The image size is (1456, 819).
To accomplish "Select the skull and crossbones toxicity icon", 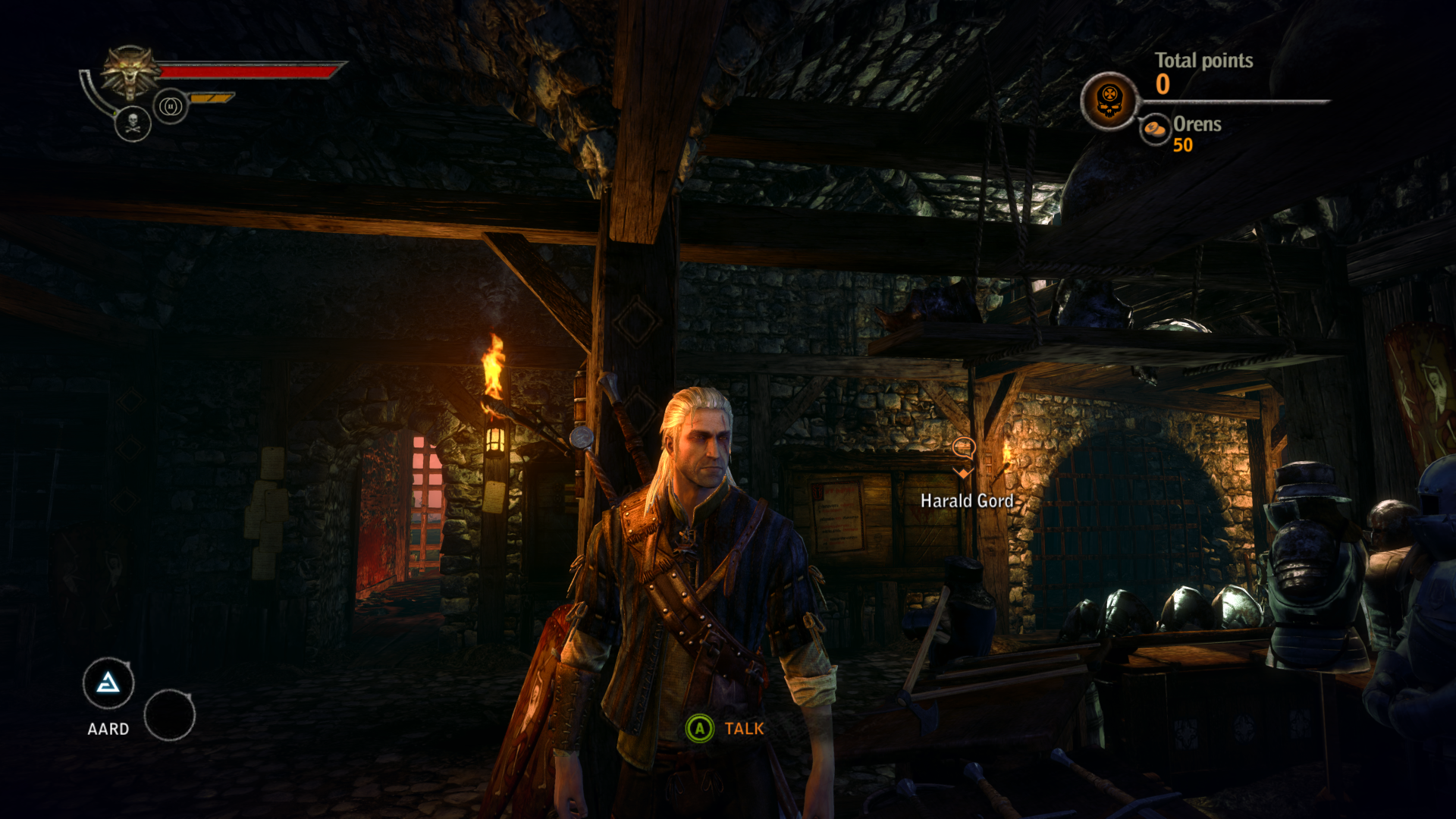I will tap(133, 124).
